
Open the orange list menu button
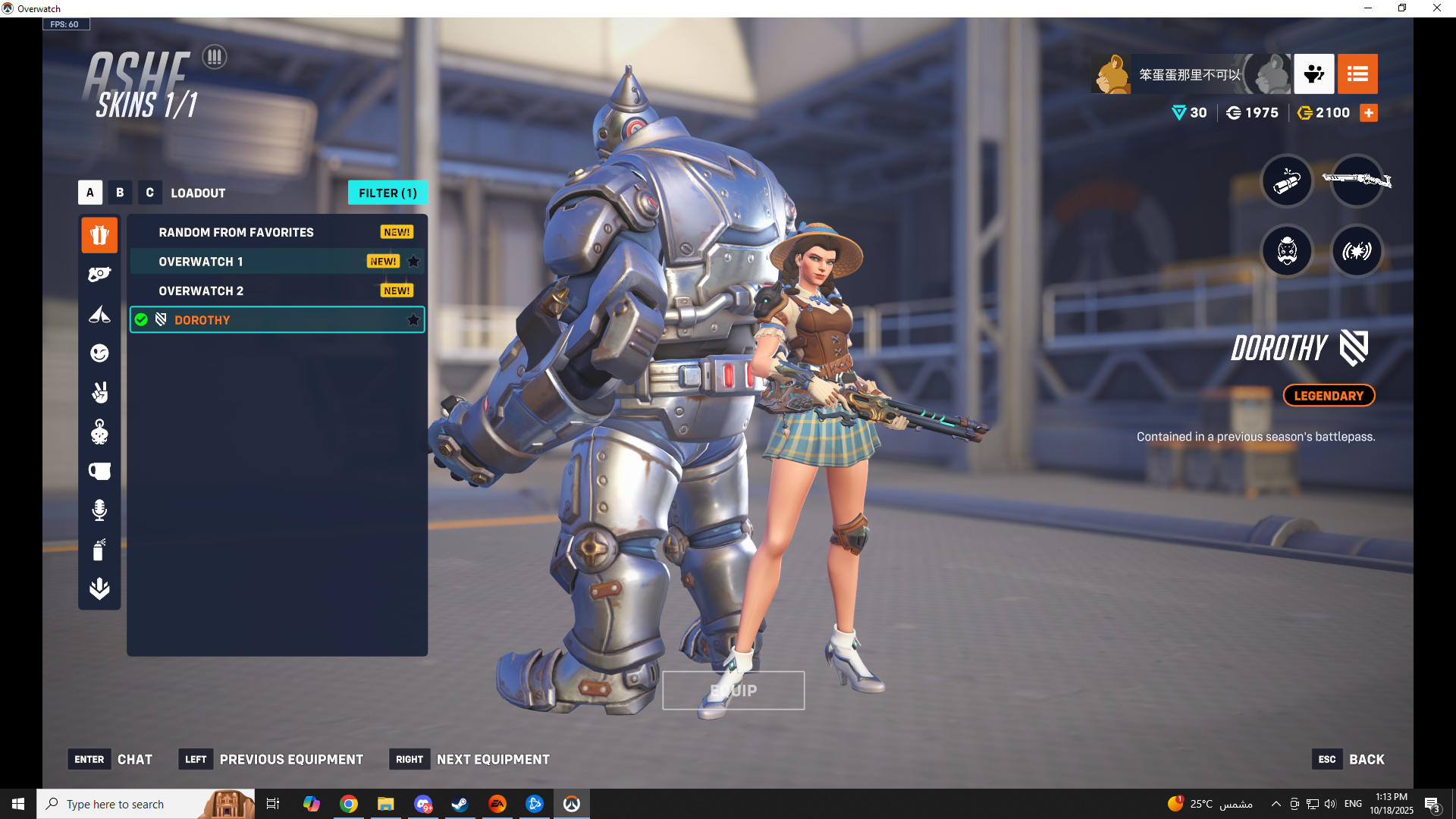[1357, 74]
